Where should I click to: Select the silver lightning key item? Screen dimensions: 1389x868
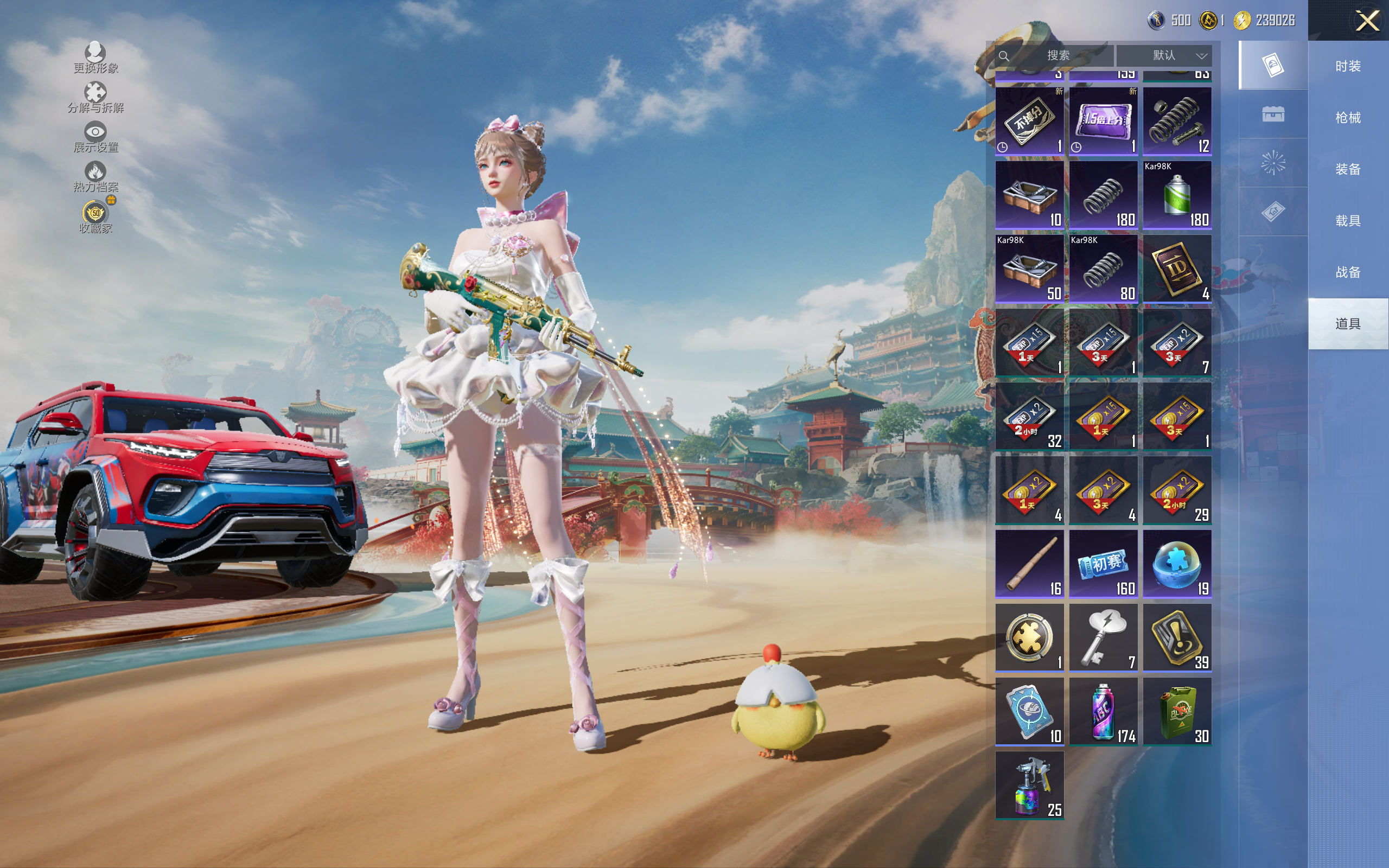(1103, 637)
